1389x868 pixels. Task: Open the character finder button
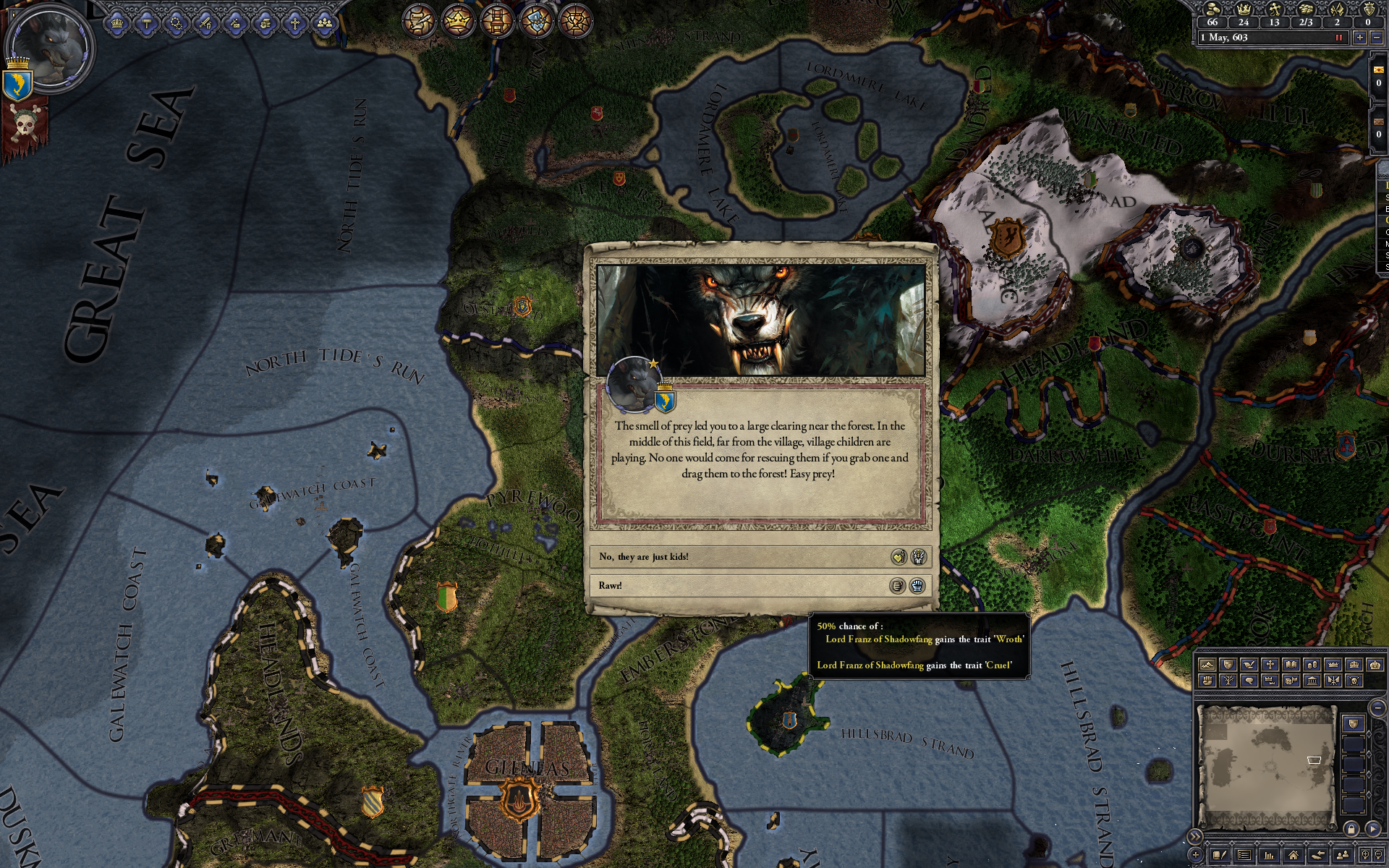1343,855
